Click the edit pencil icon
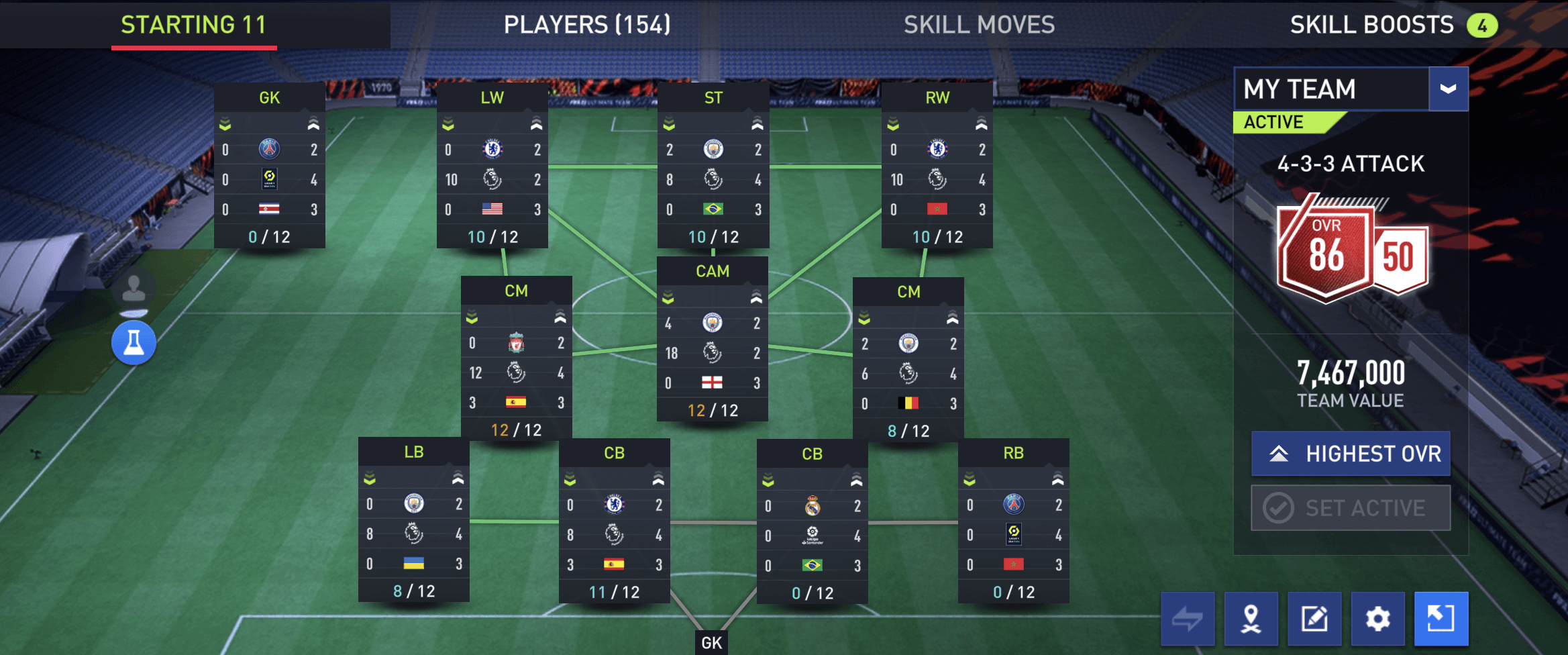1568x655 pixels. coord(1314,618)
